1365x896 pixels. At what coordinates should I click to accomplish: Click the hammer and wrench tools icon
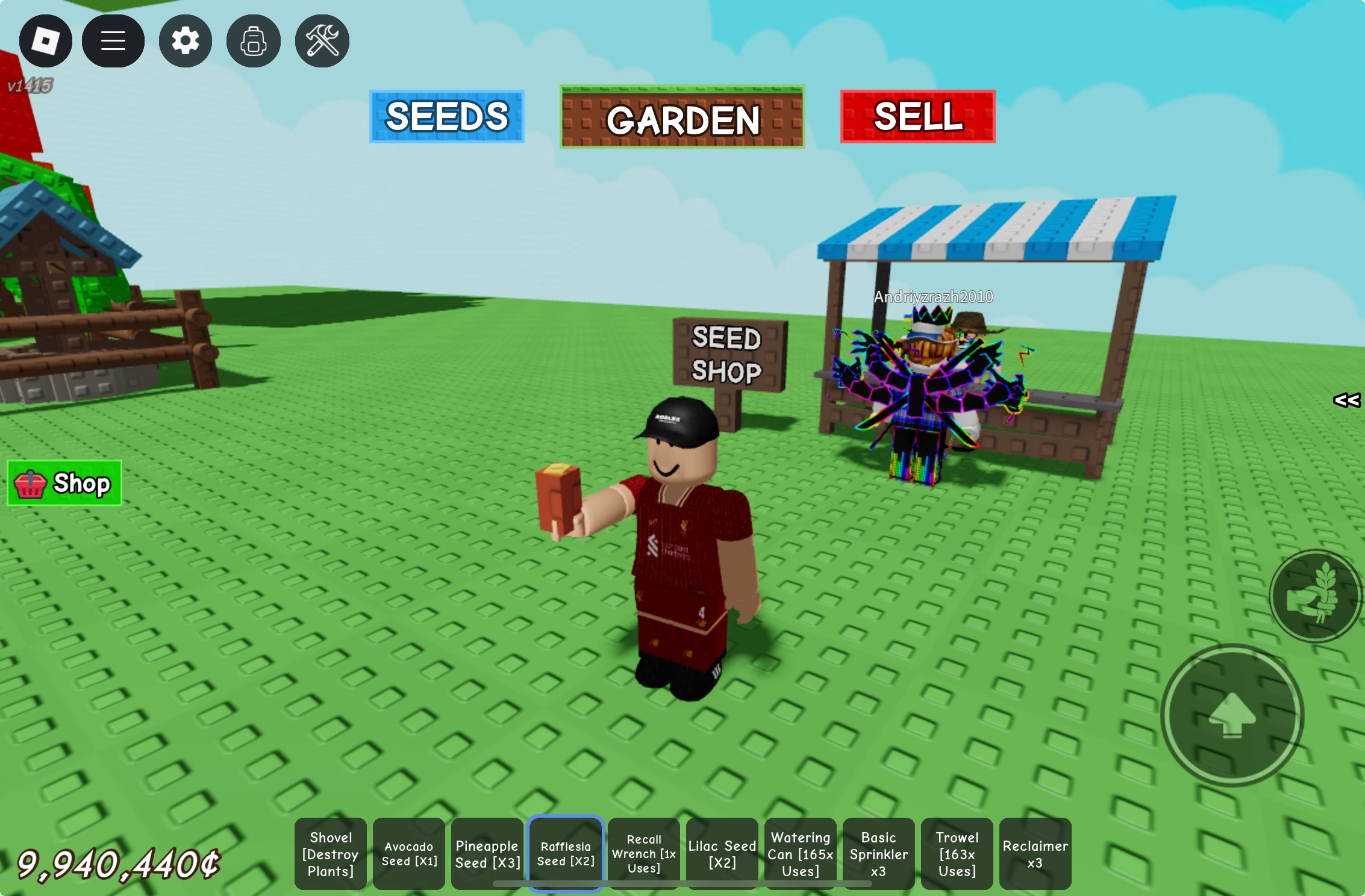pyautogui.click(x=321, y=40)
